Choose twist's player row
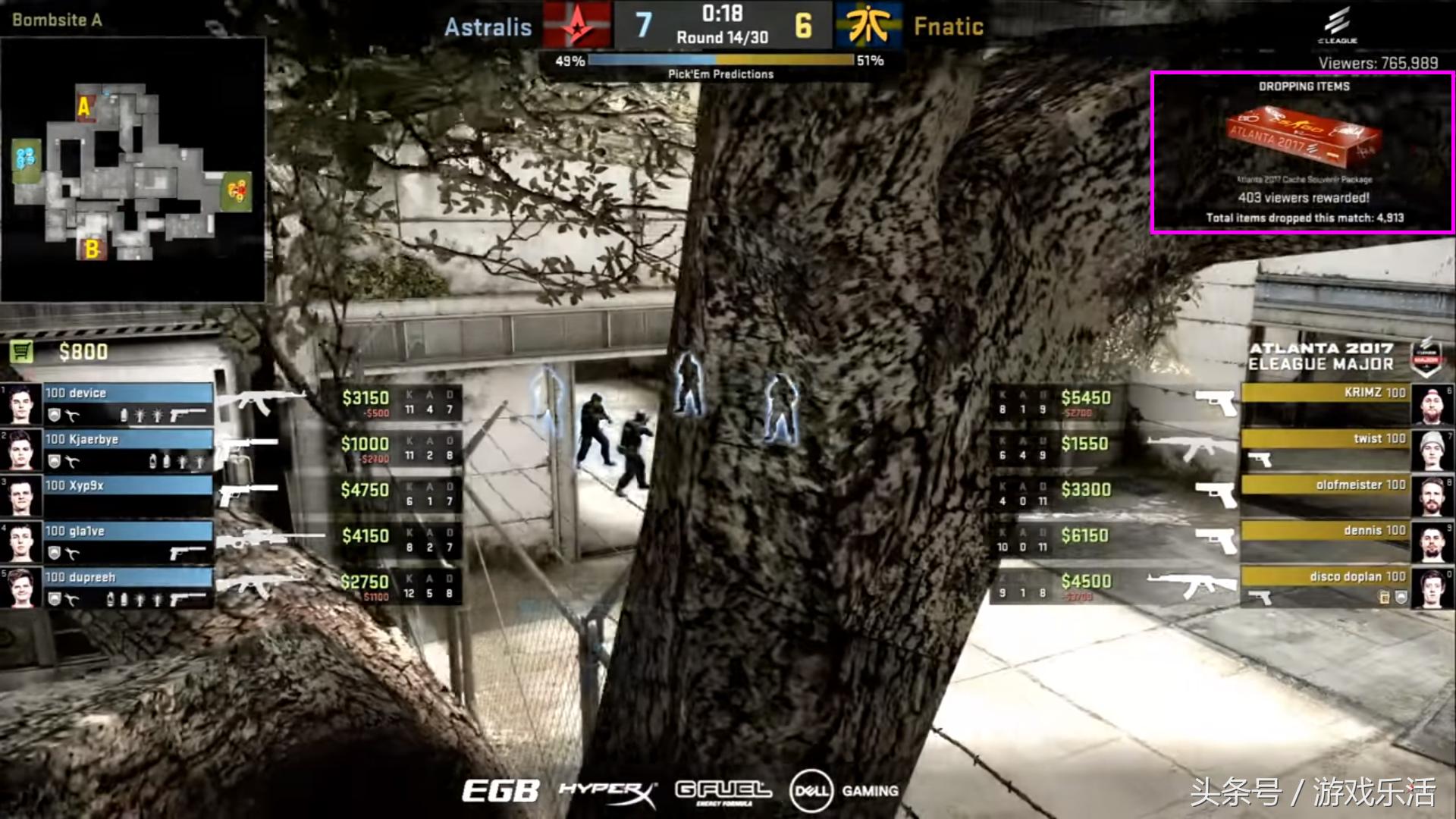 1326,449
